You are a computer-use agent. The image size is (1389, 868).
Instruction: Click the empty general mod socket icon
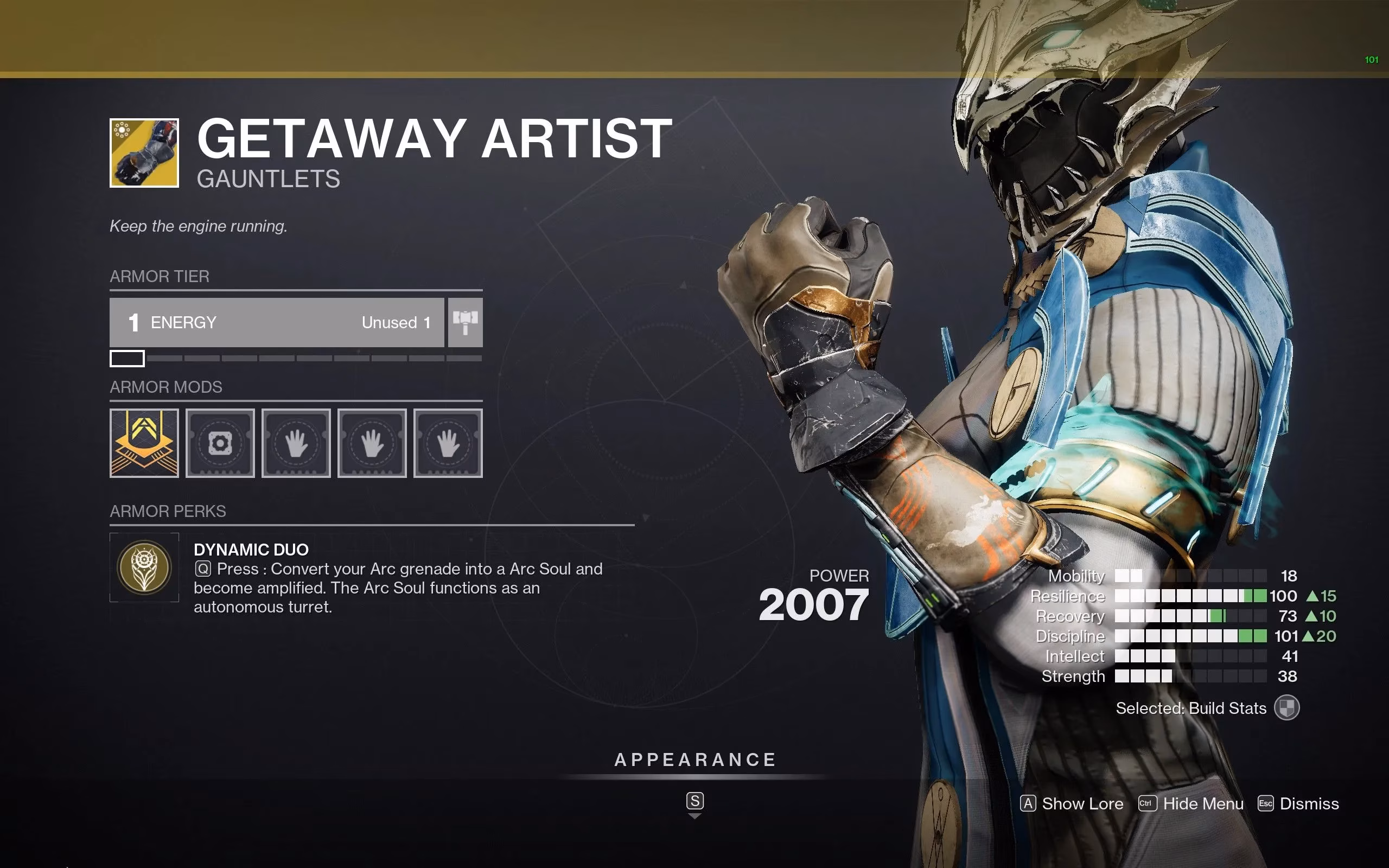(220, 442)
